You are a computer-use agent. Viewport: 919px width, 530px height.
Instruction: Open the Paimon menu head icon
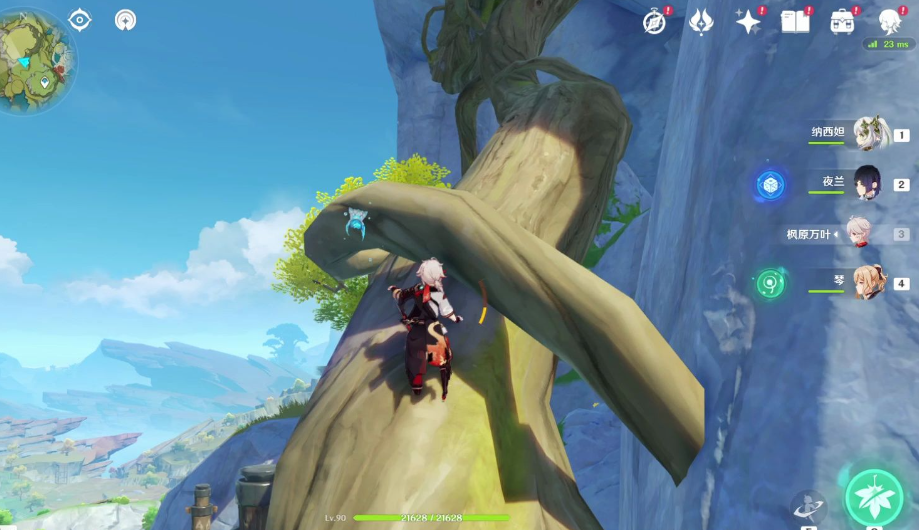(890, 20)
